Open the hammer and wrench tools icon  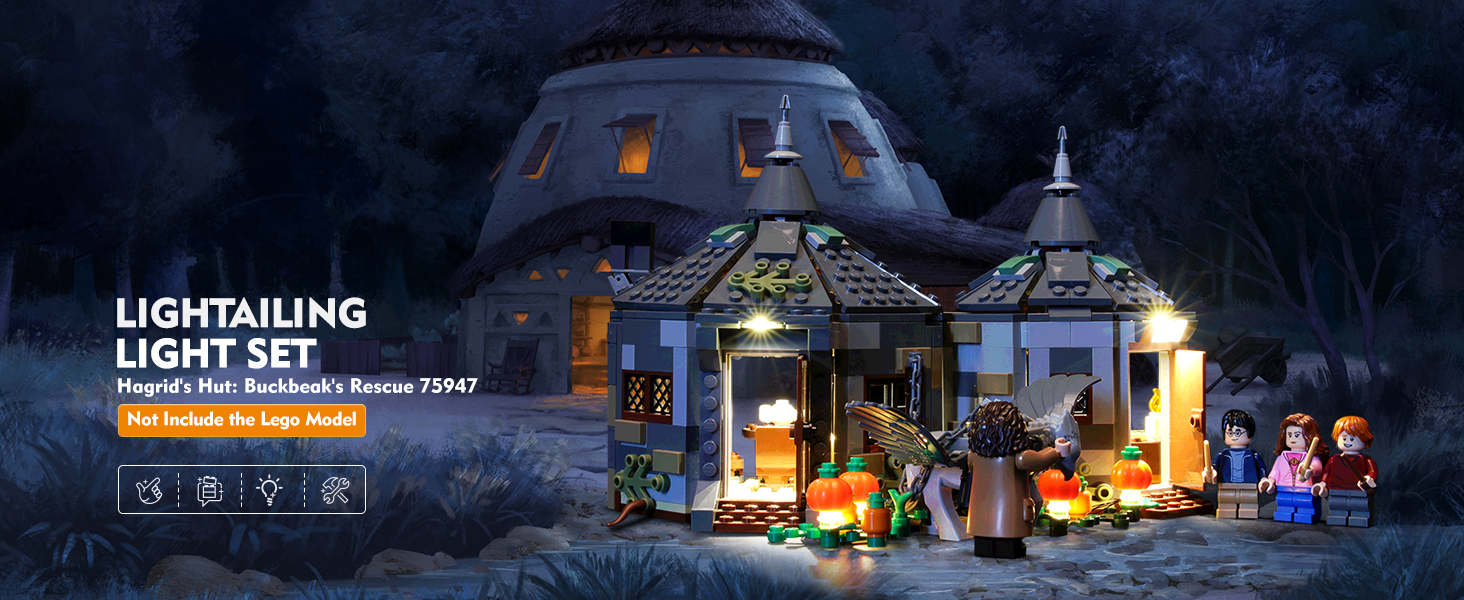tap(334, 490)
